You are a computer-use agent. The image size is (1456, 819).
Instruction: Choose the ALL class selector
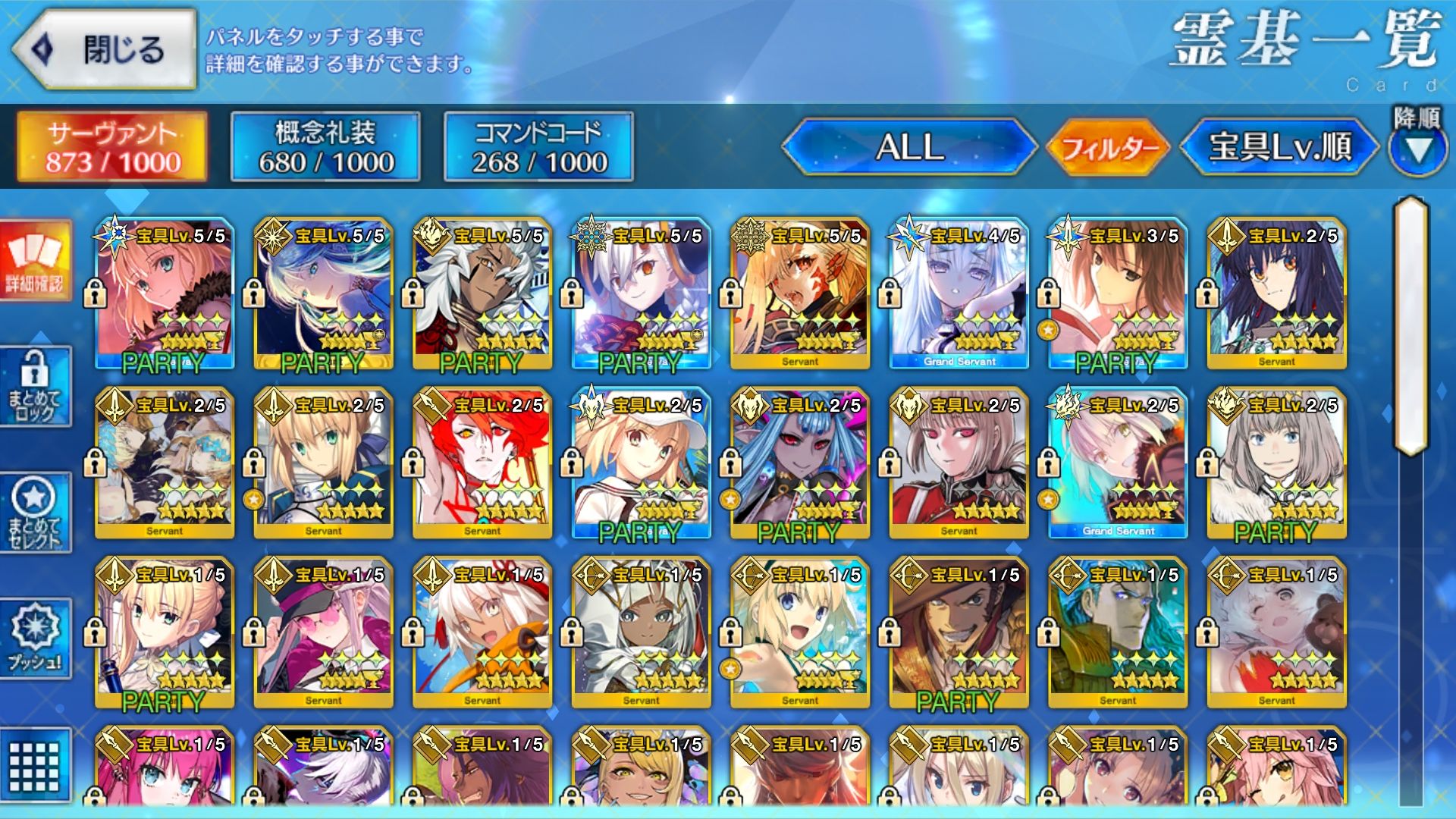(909, 147)
